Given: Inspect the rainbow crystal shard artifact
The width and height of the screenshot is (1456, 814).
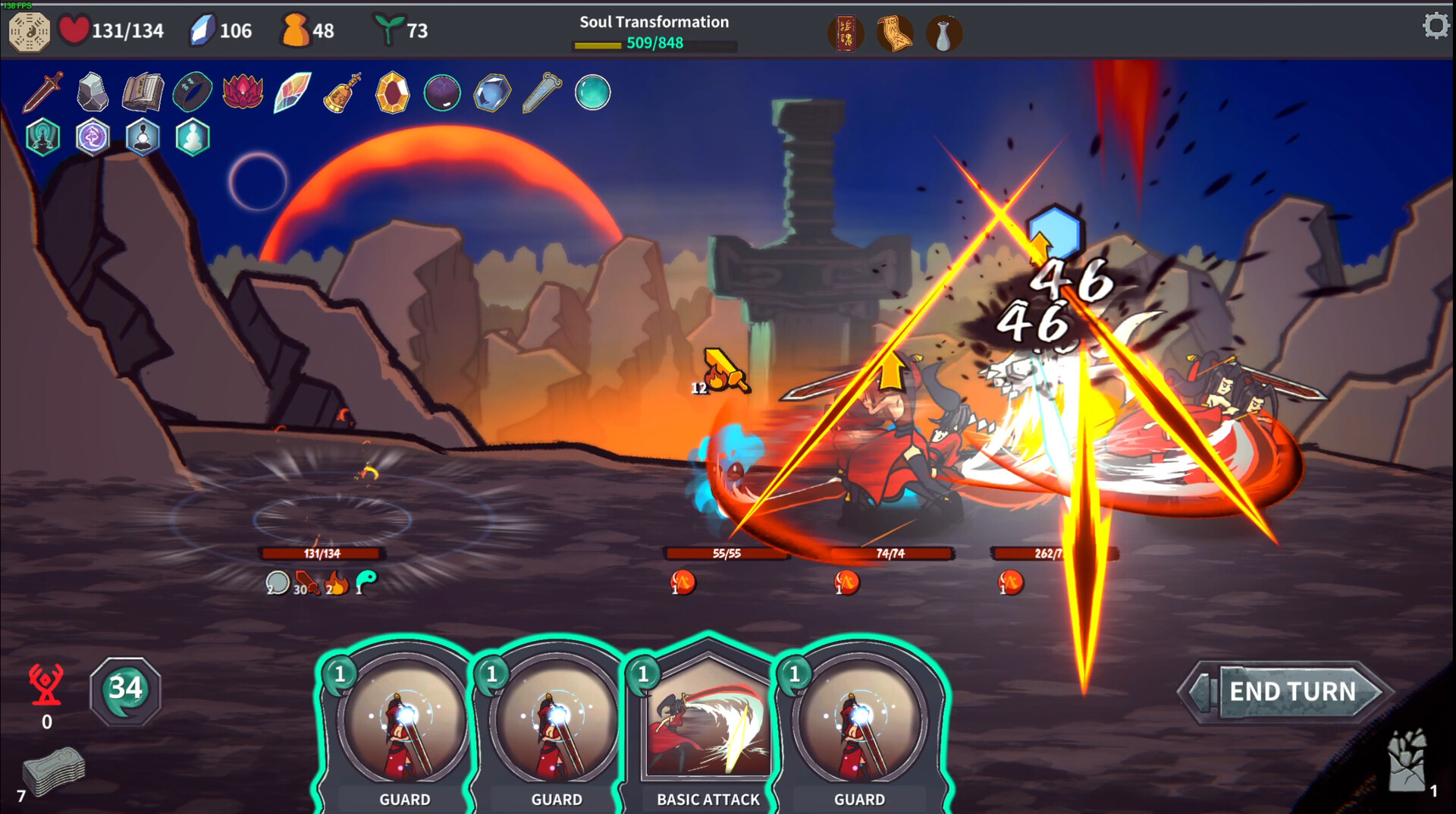Looking at the screenshot, I should point(293,93).
